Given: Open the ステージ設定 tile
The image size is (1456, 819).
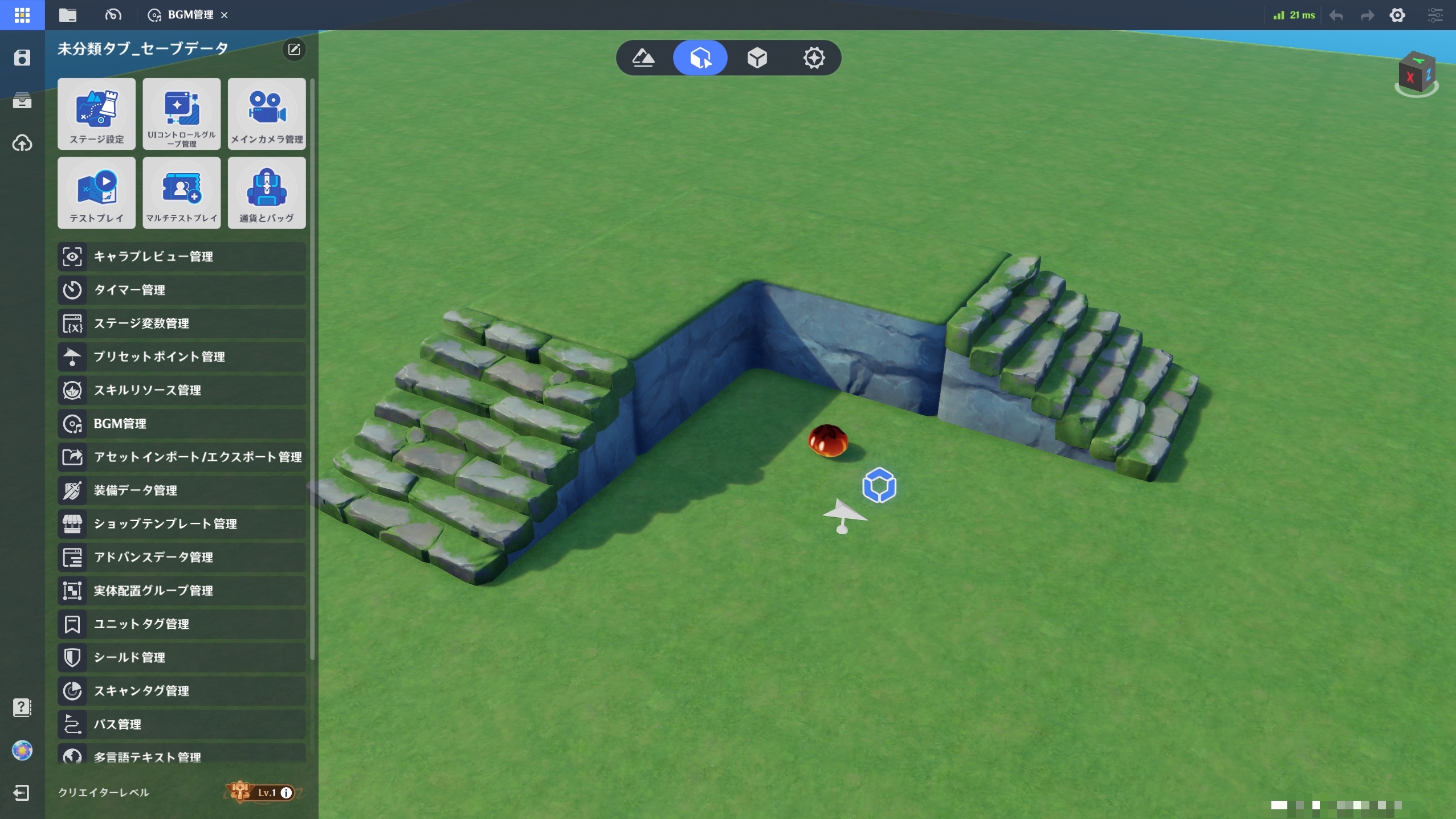Looking at the screenshot, I should pos(96,114).
